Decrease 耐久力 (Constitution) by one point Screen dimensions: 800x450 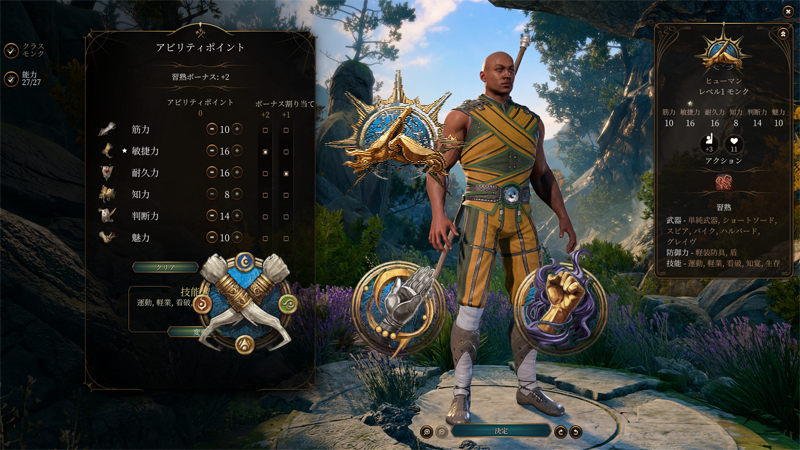tap(212, 173)
